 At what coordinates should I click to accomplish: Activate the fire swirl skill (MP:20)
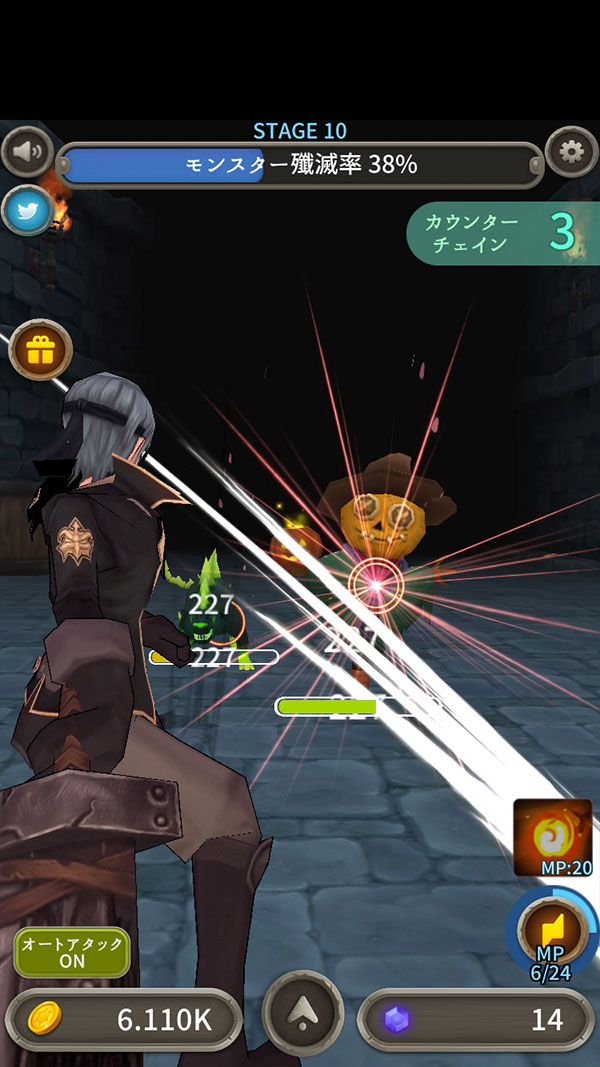coord(553,836)
